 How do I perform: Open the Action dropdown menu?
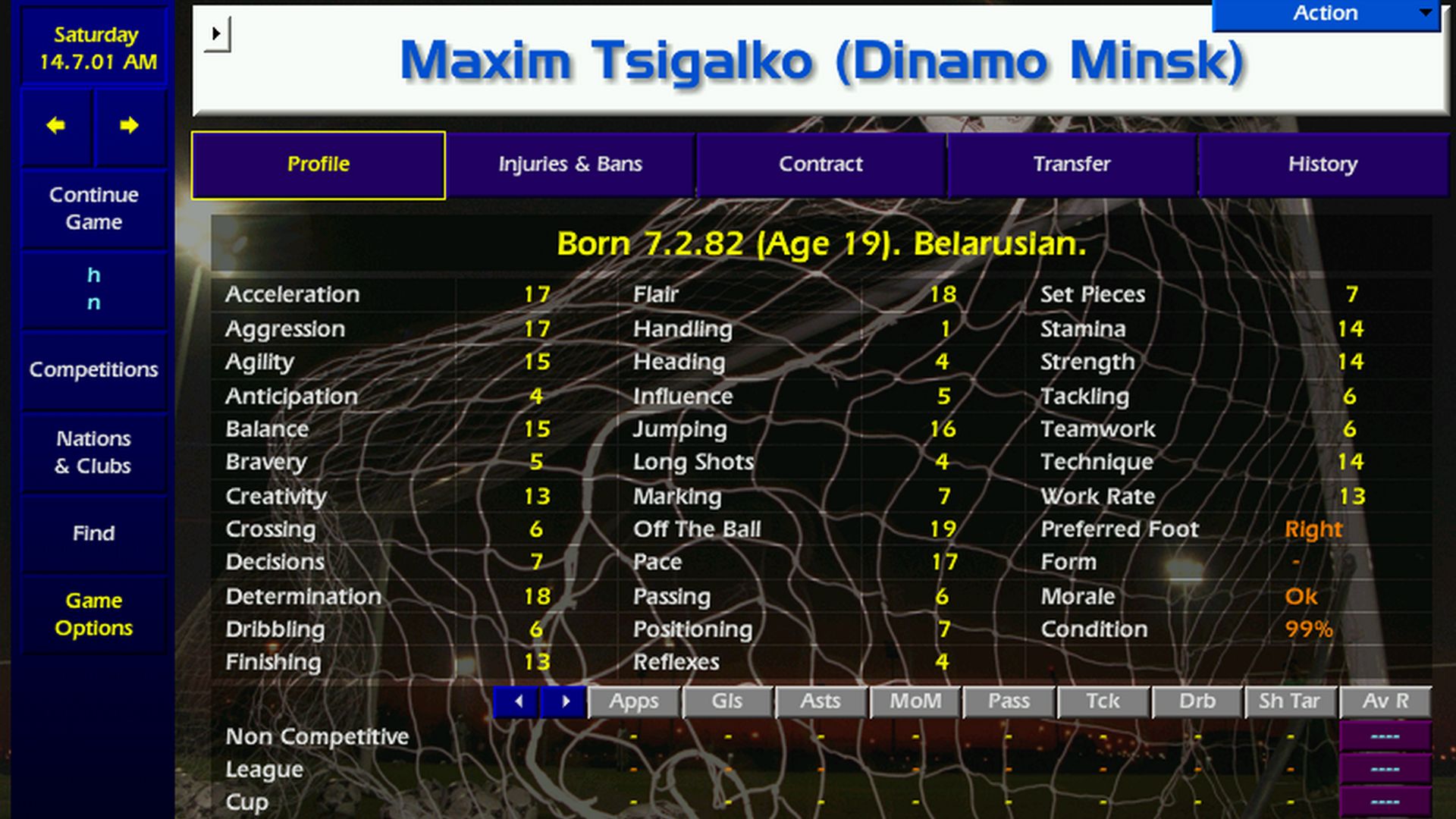pyautogui.click(x=1325, y=13)
